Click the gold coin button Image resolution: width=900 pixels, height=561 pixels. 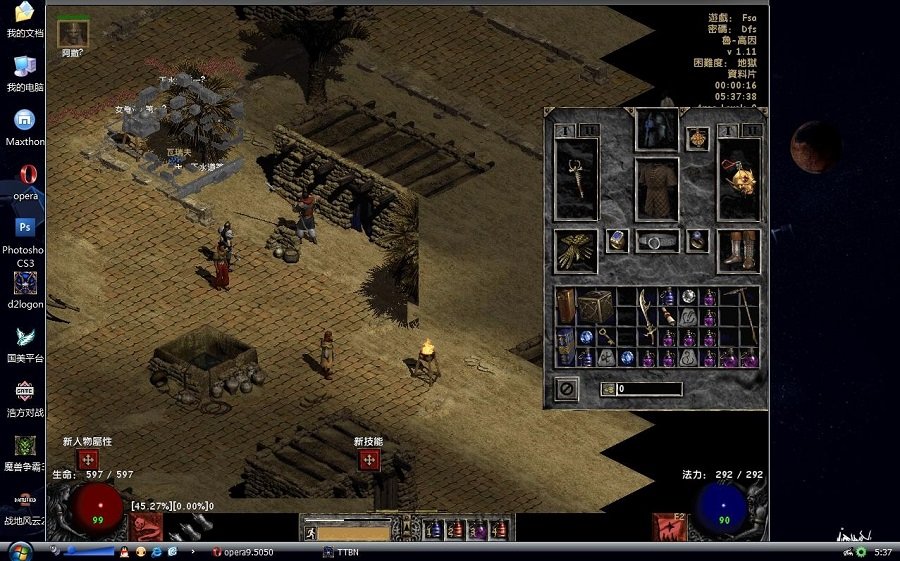[608, 389]
